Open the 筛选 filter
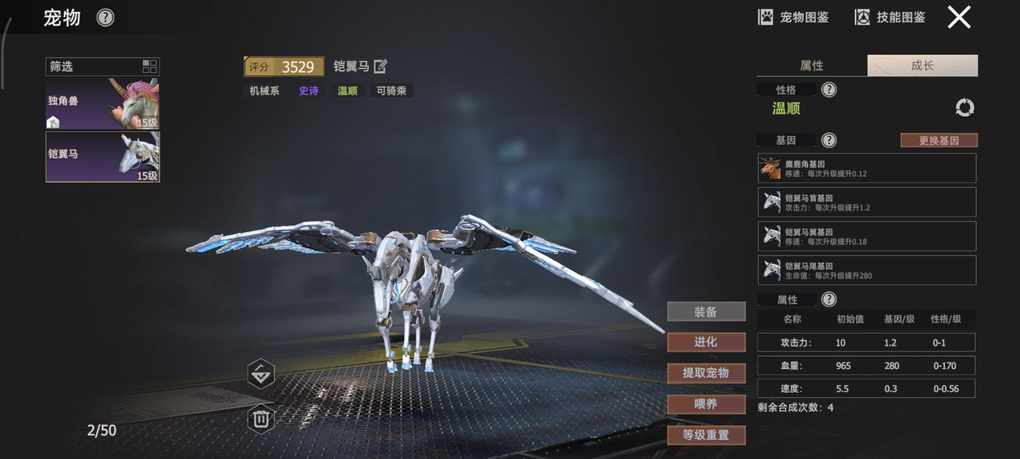 (102, 67)
